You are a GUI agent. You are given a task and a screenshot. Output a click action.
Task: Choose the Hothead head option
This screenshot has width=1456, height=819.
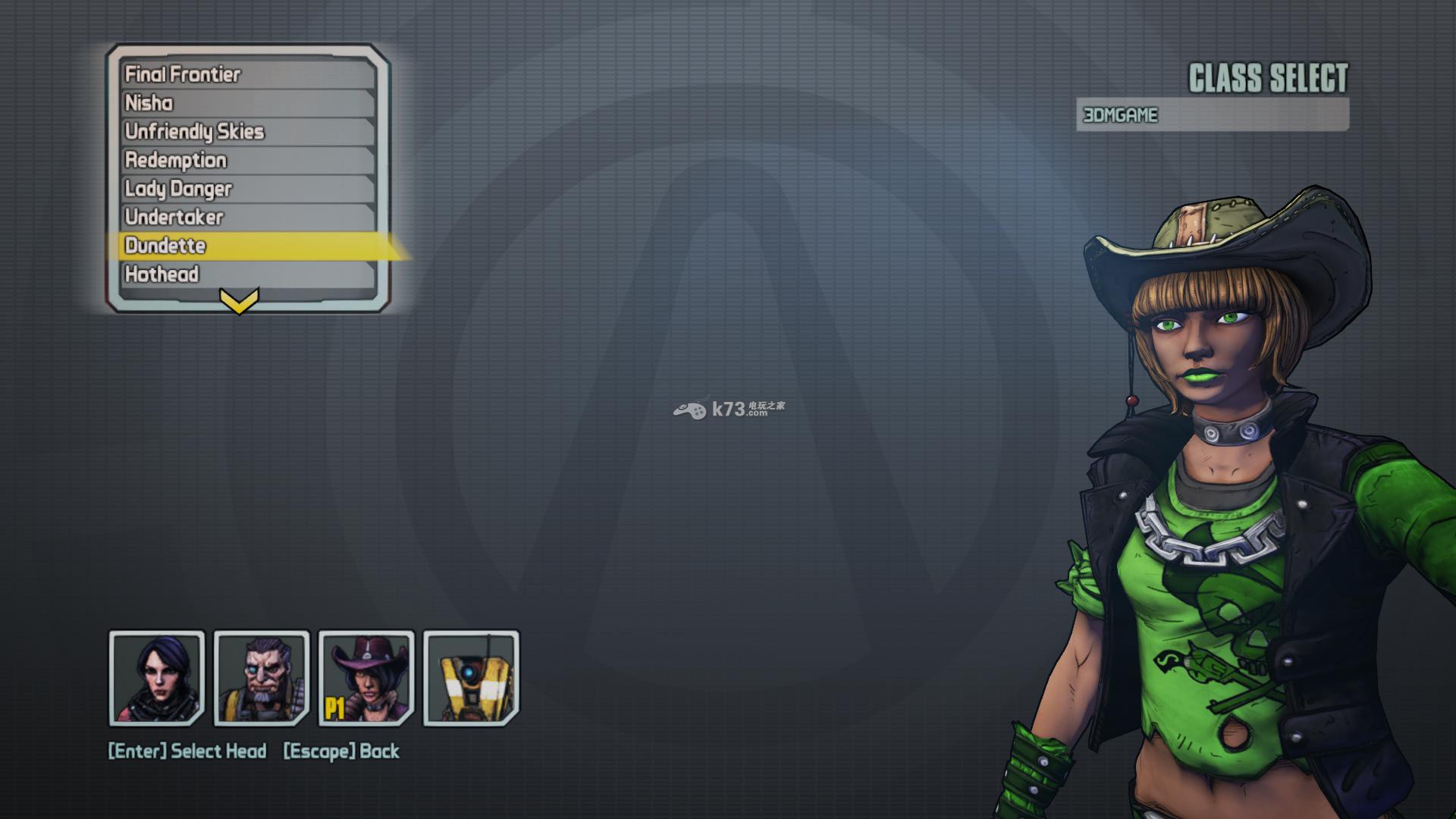[x=249, y=274]
